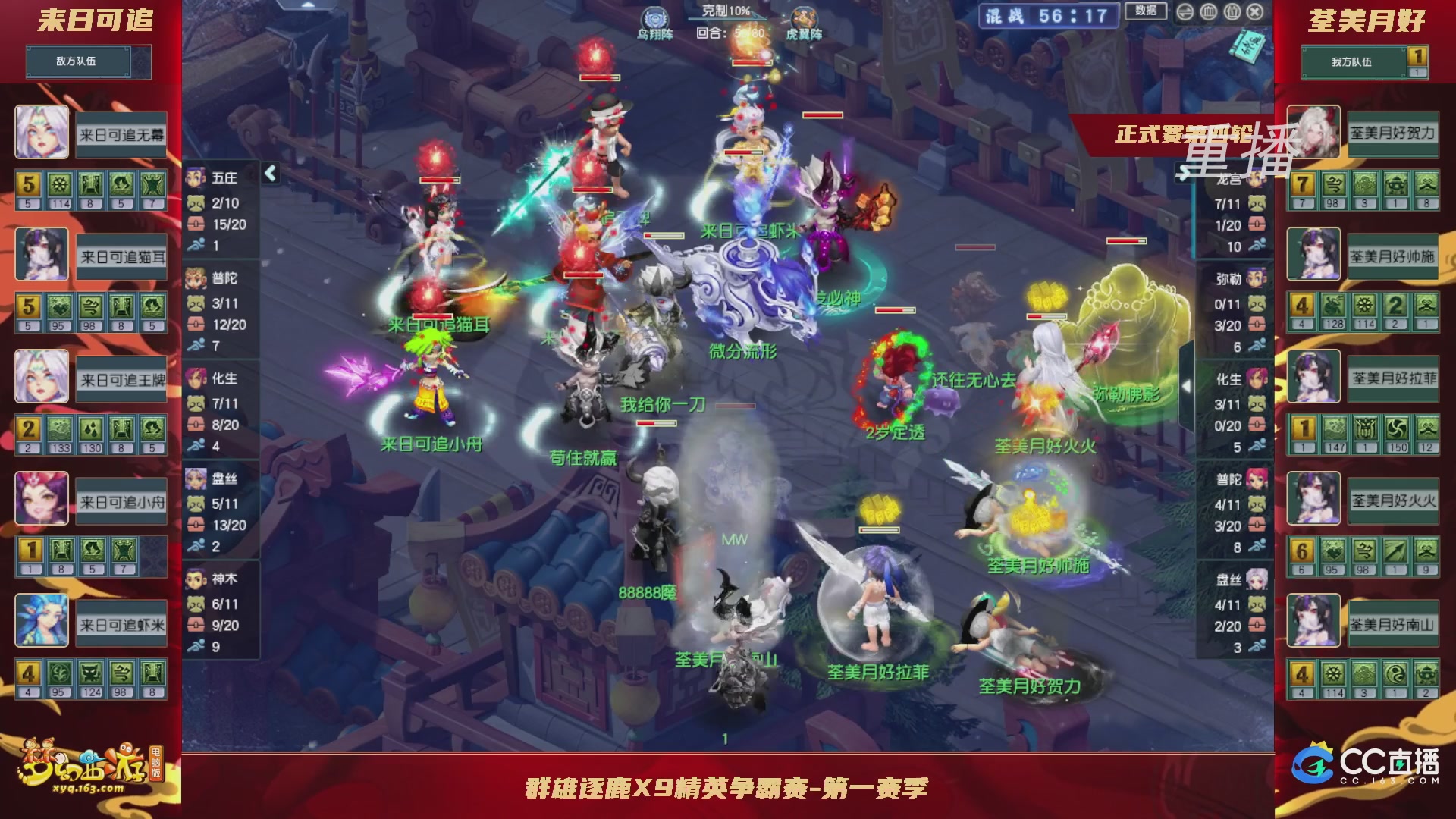Toggle the grid display icon beside 数据
The image size is (1456, 819).
tap(1208, 12)
